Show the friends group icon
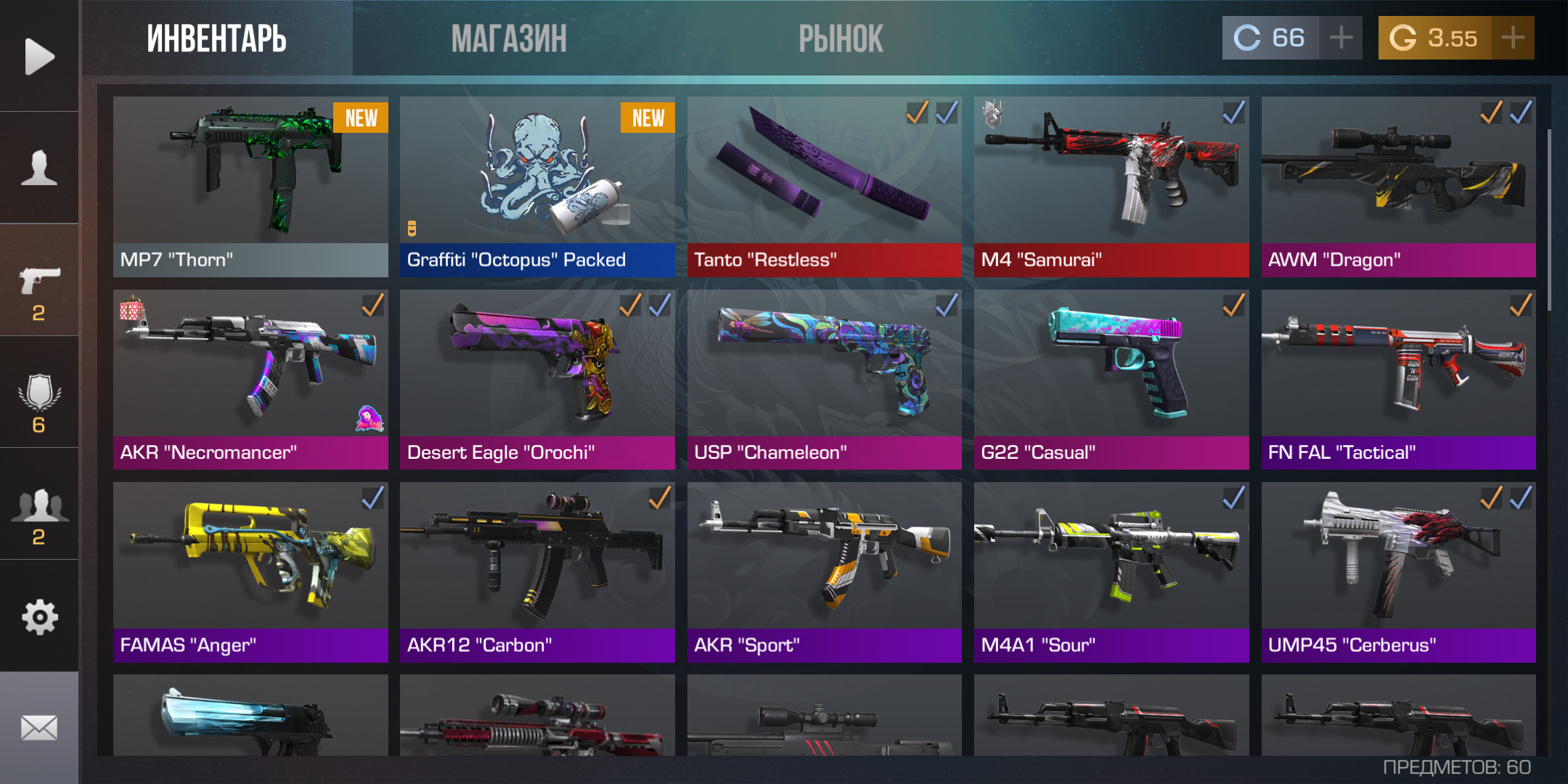 pyautogui.click(x=39, y=514)
